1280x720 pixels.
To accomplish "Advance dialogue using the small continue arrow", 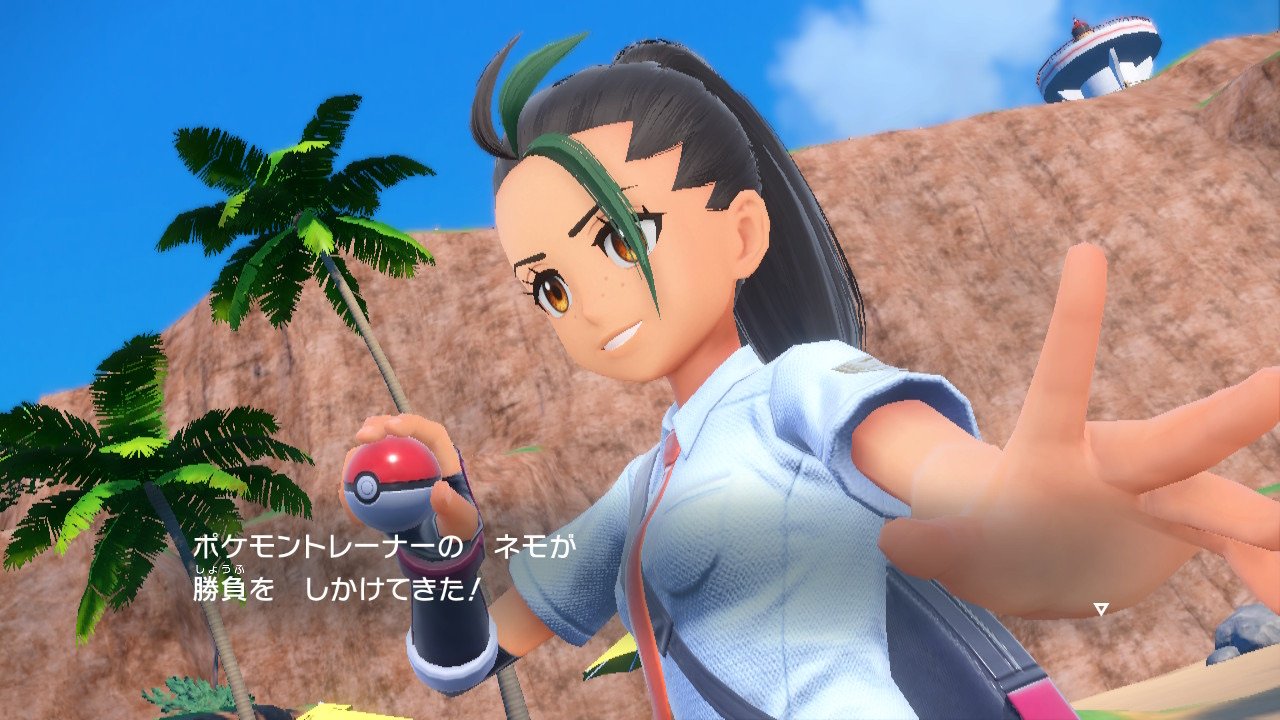I will [x=1100, y=608].
